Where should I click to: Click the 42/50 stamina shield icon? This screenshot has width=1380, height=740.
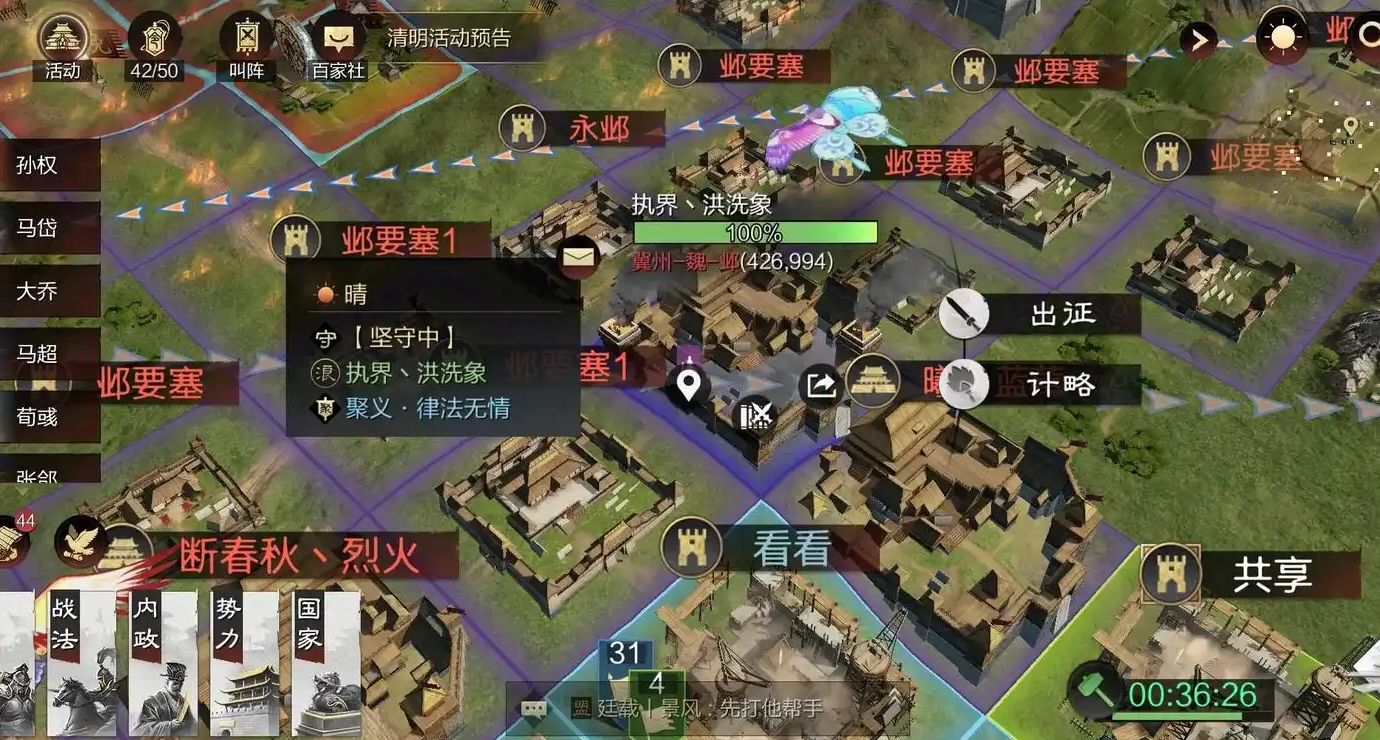(152, 40)
